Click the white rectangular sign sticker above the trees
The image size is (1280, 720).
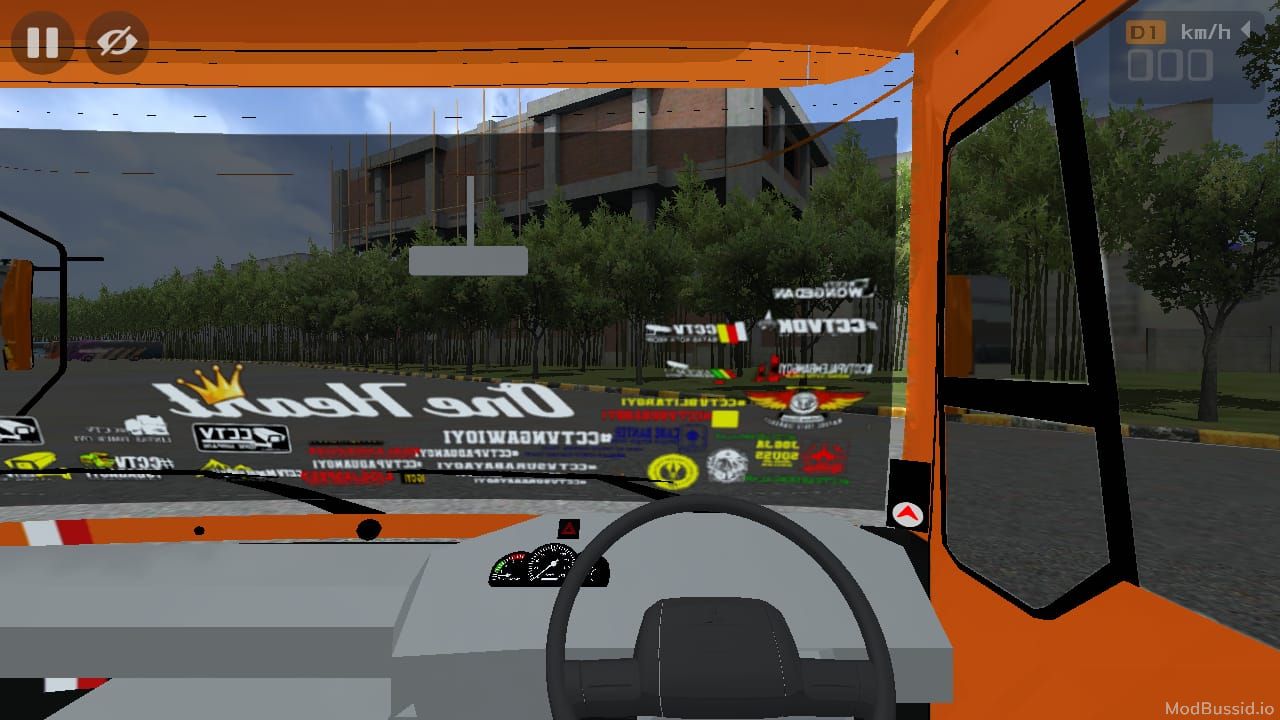click(468, 259)
